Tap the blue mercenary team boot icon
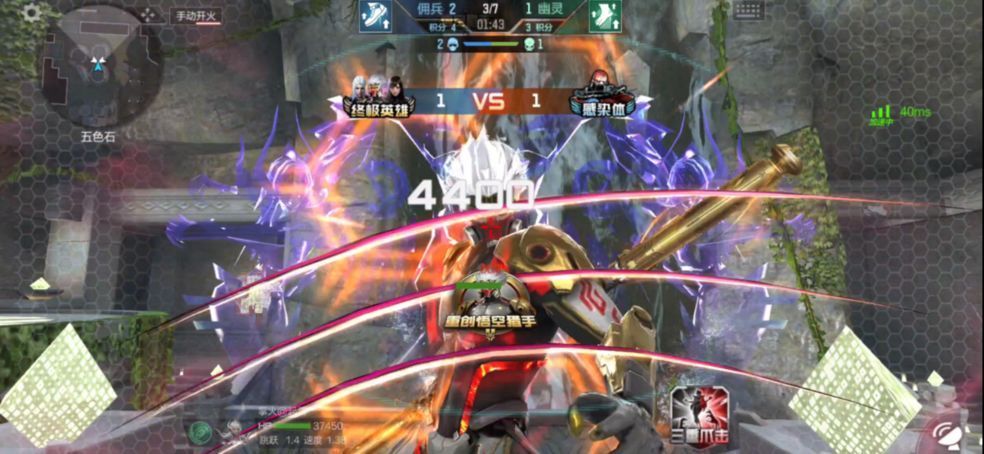 [x=376, y=16]
